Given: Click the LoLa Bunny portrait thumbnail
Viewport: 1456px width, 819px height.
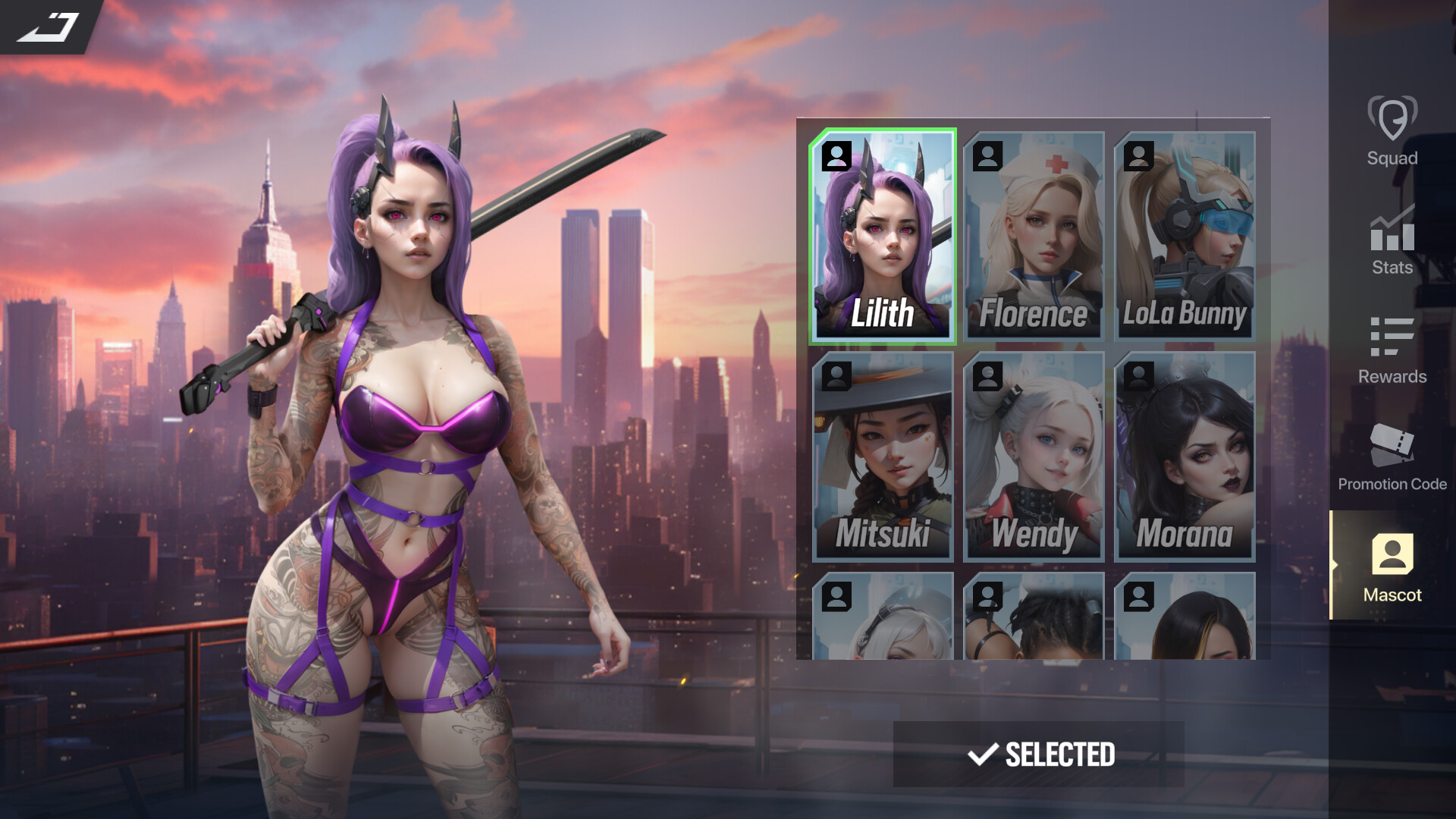Looking at the screenshot, I should 1185,235.
